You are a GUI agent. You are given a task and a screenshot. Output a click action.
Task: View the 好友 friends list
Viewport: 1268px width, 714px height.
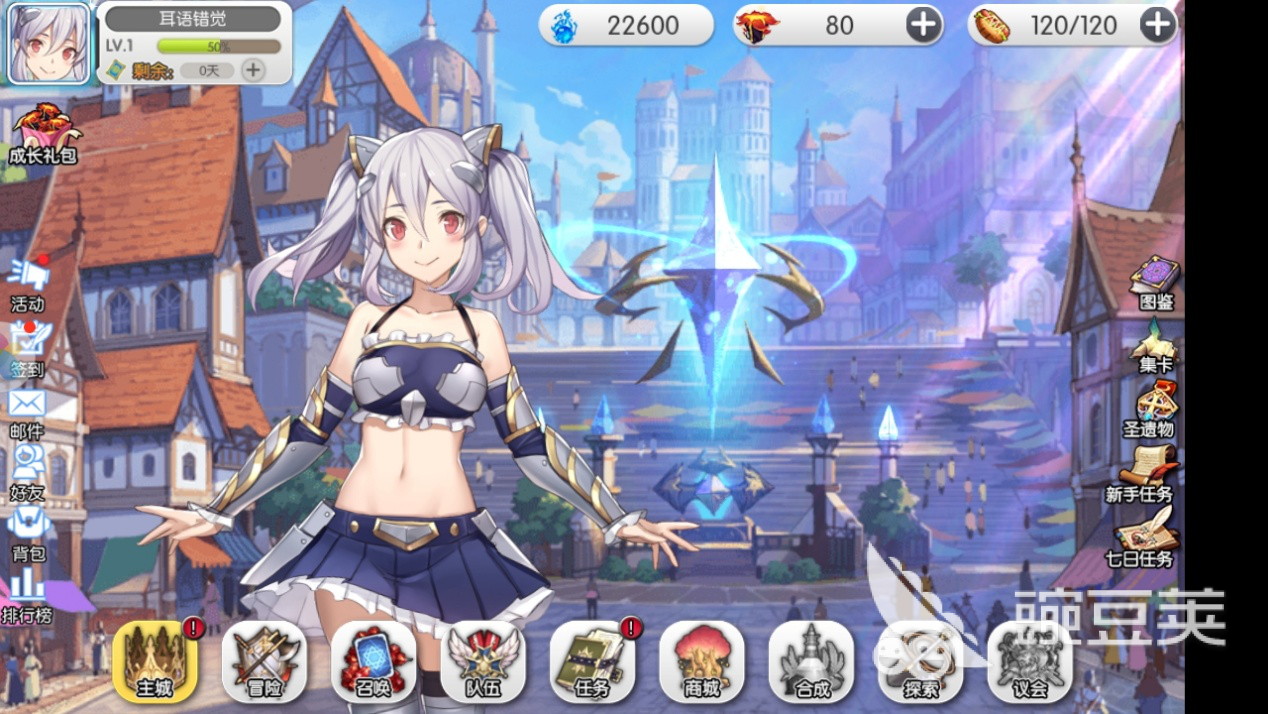28,470
